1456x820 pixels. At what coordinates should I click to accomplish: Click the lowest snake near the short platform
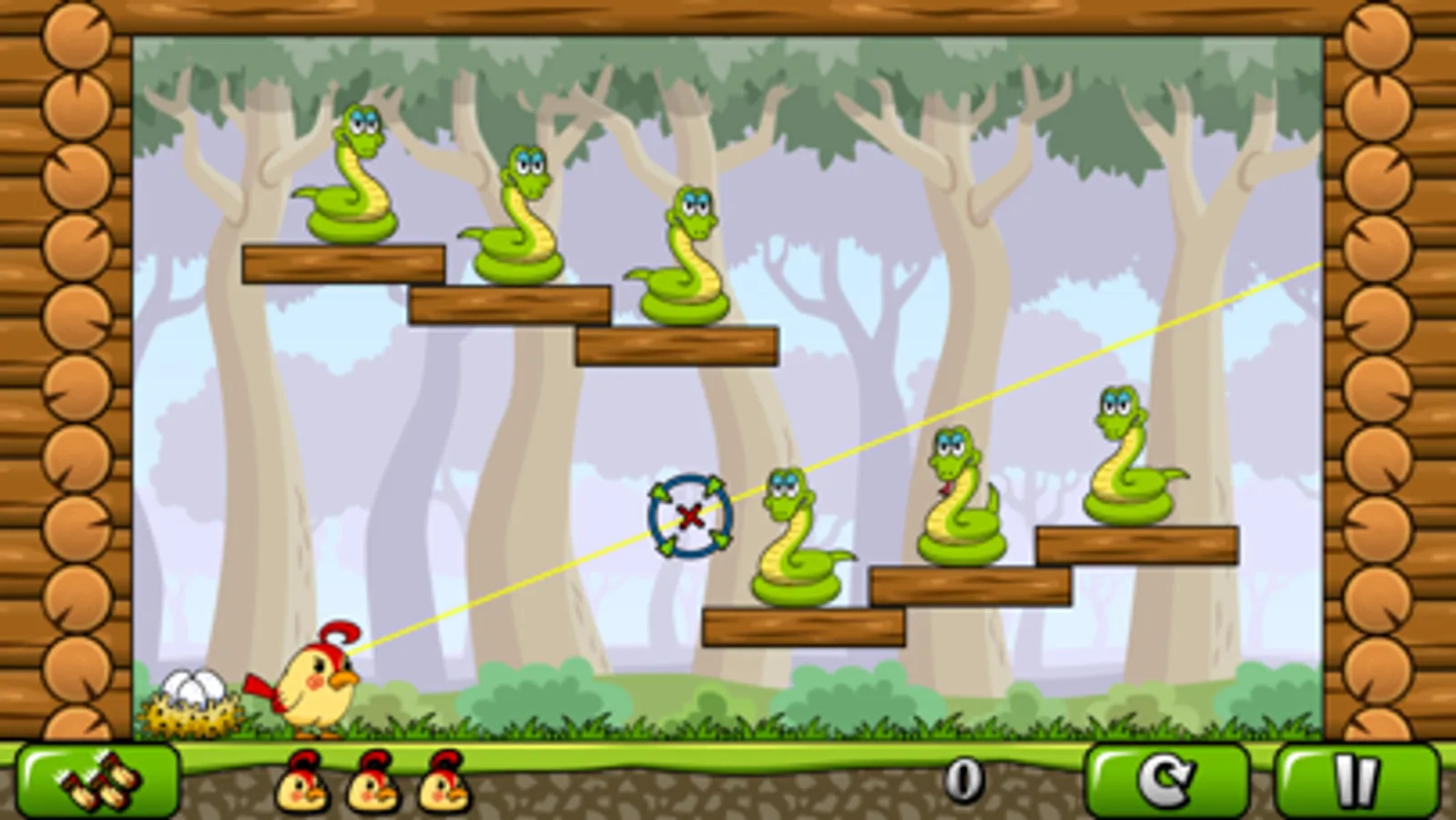[797, 538]
